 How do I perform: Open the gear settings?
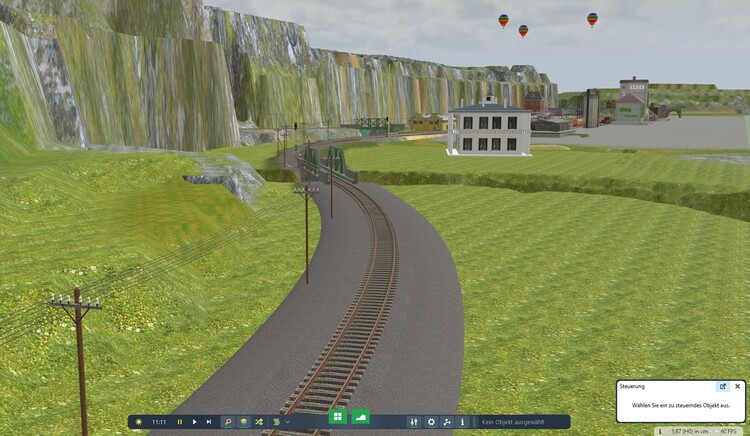tap(431, 422)
